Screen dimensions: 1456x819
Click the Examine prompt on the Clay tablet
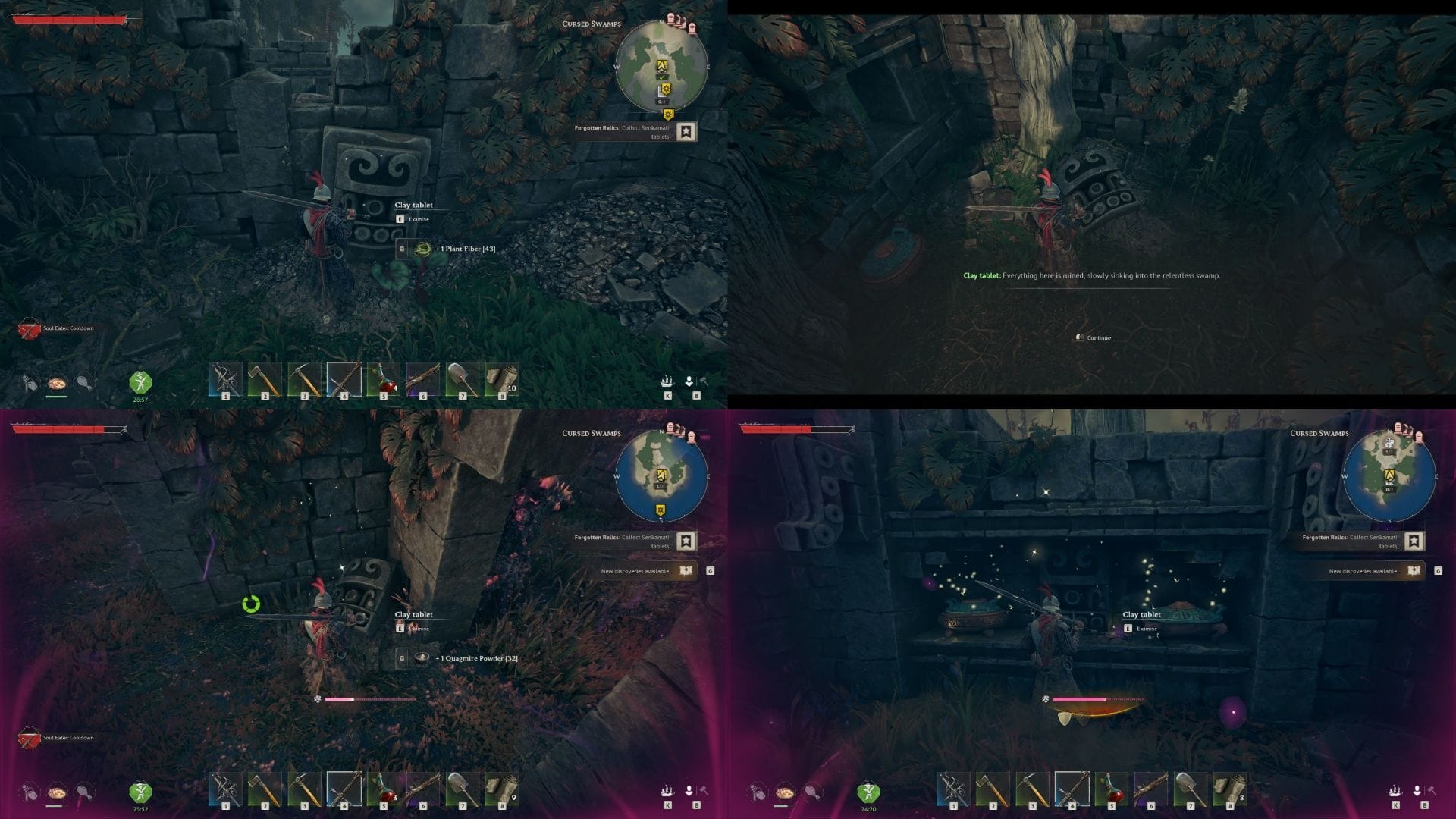(411, 218)
